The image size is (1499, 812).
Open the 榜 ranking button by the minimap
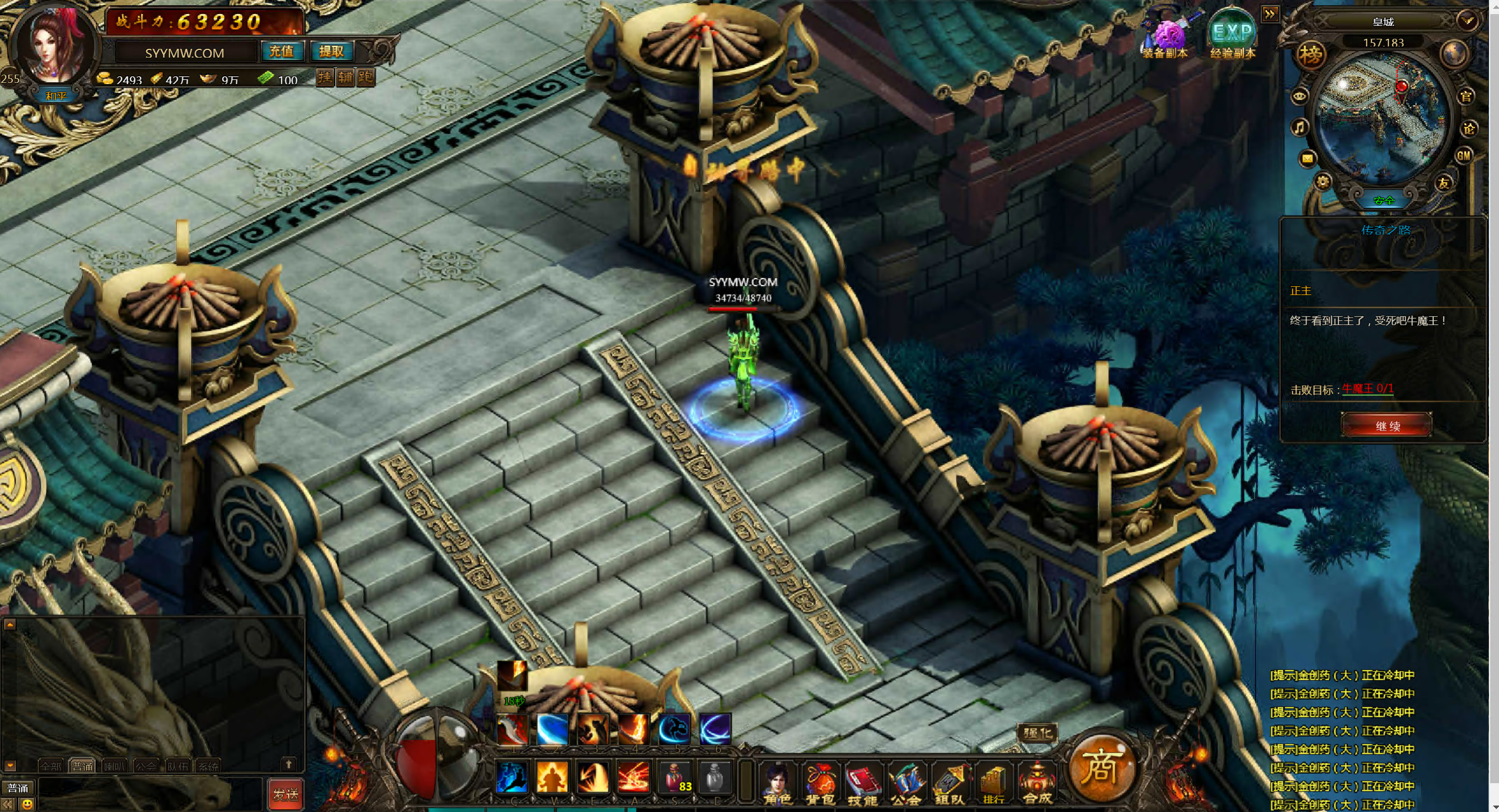click(x=1310, y=56)
